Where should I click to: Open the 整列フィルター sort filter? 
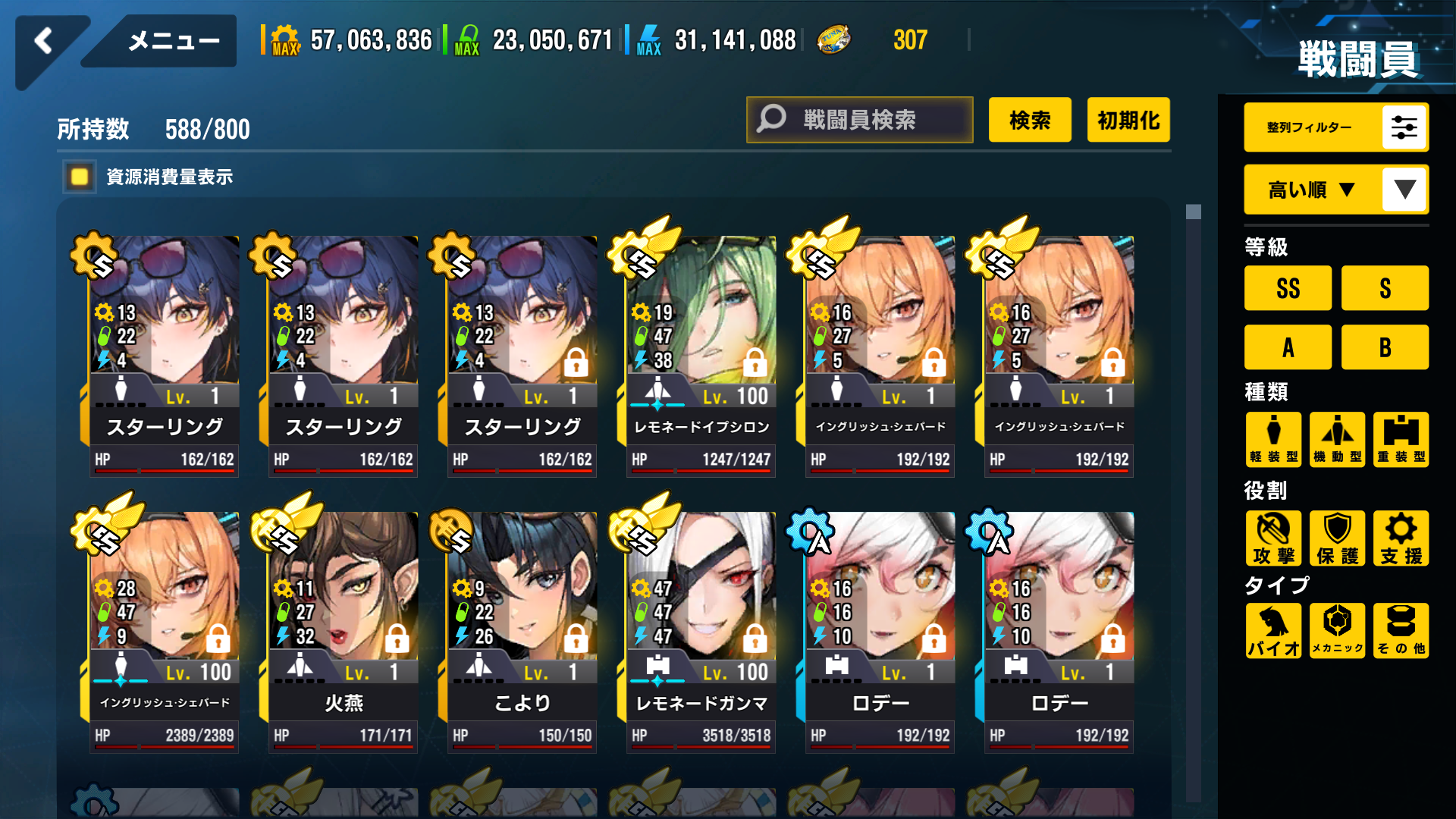[1336, 127]
